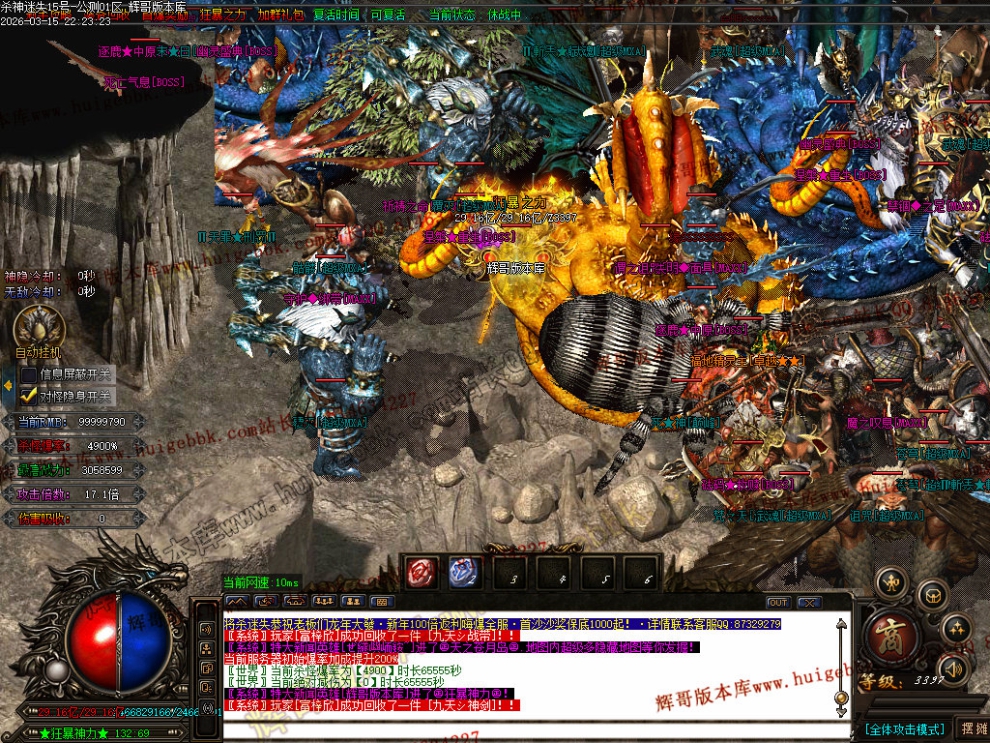Switch the 全体攻击模式 attack mode
This screenshot has width=990, height=743.
pyautogui.click(x=904, y=728)
